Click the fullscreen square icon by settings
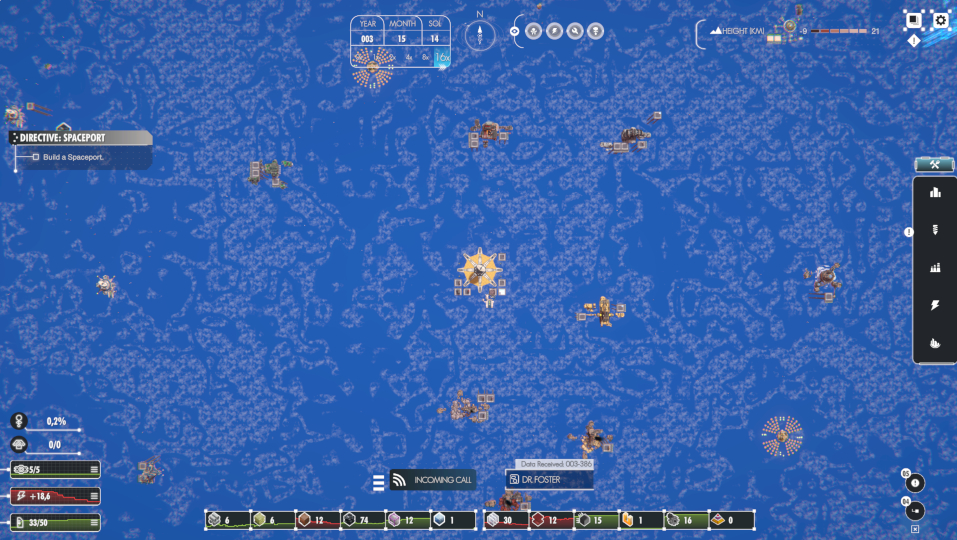Screen dimensions: 957x540 tap(913, 20)
